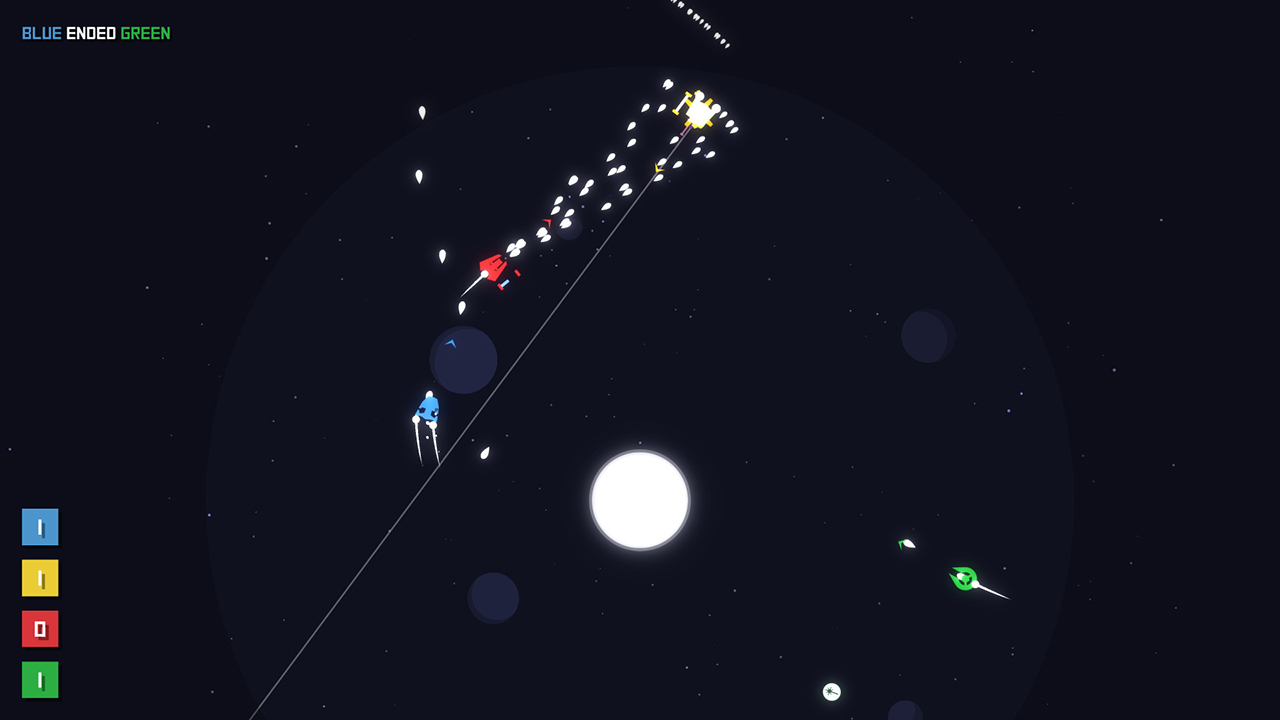Select the green ship on the right

click(963, 578)
